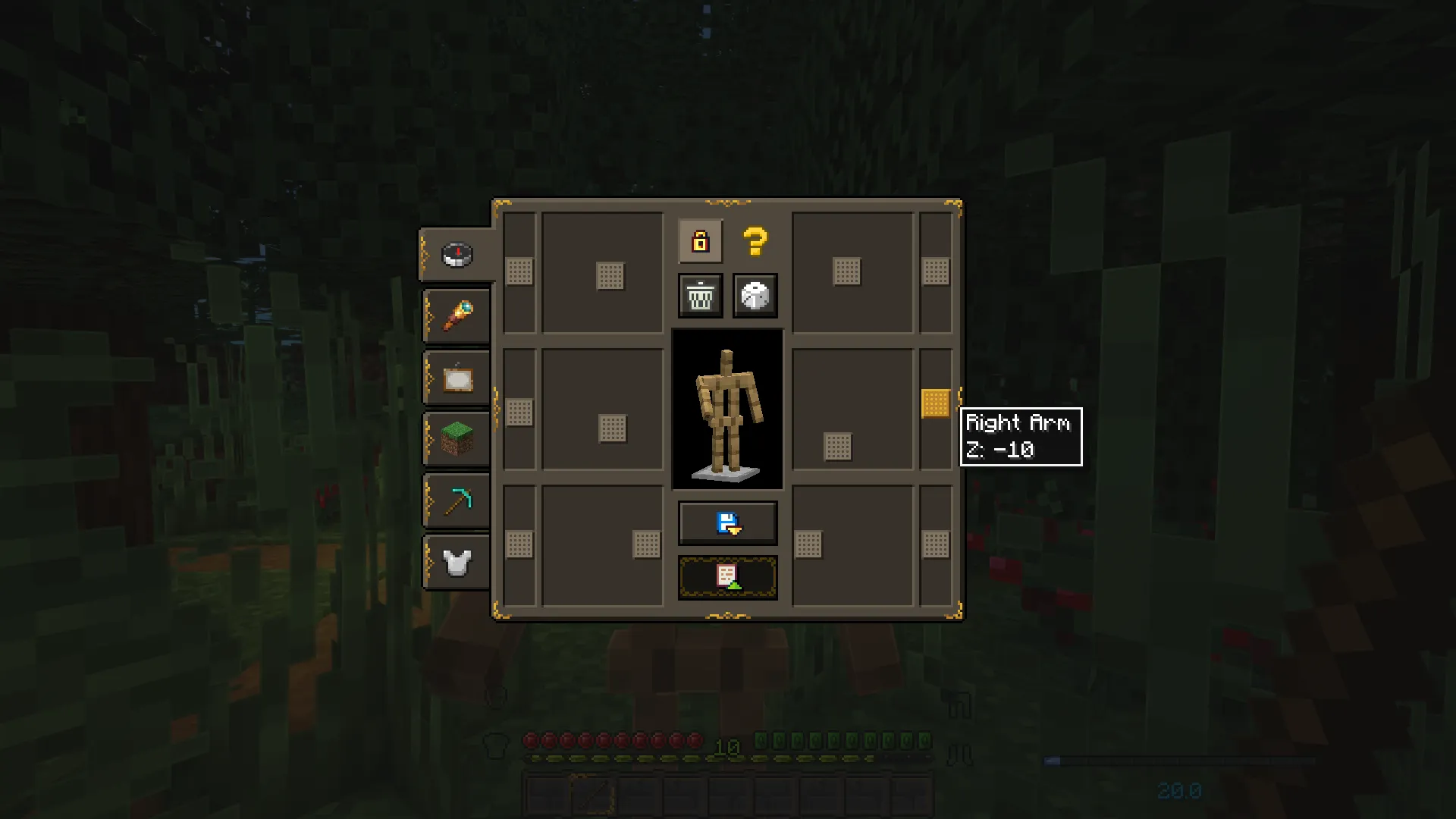Adjust the highlighted Right Arm Z rotation pad
Image resolution: width=1456 pixels, height=819 pixels.
click(935, 404)
